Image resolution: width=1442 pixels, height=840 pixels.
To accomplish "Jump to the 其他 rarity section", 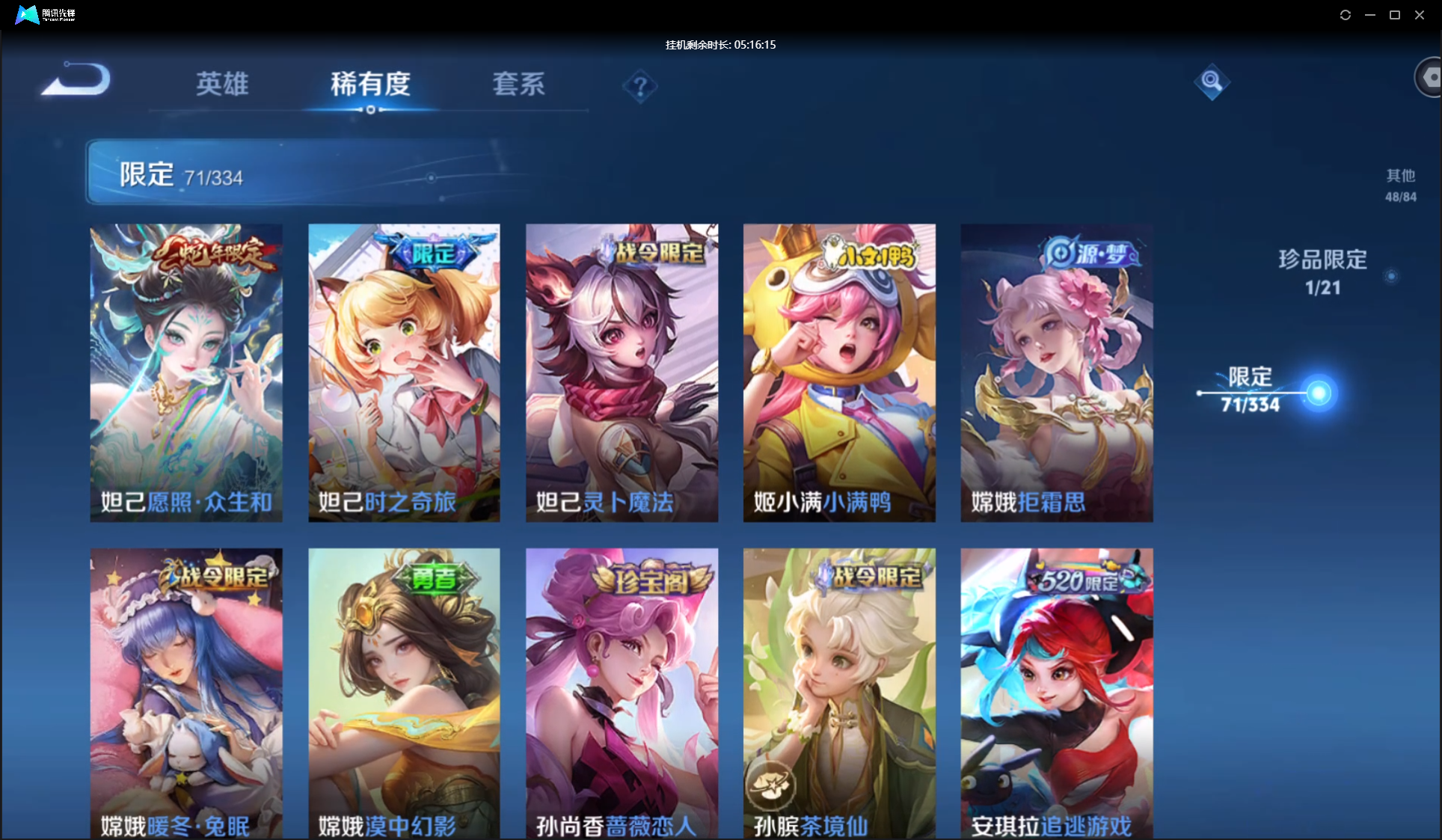I will 1400,185.
